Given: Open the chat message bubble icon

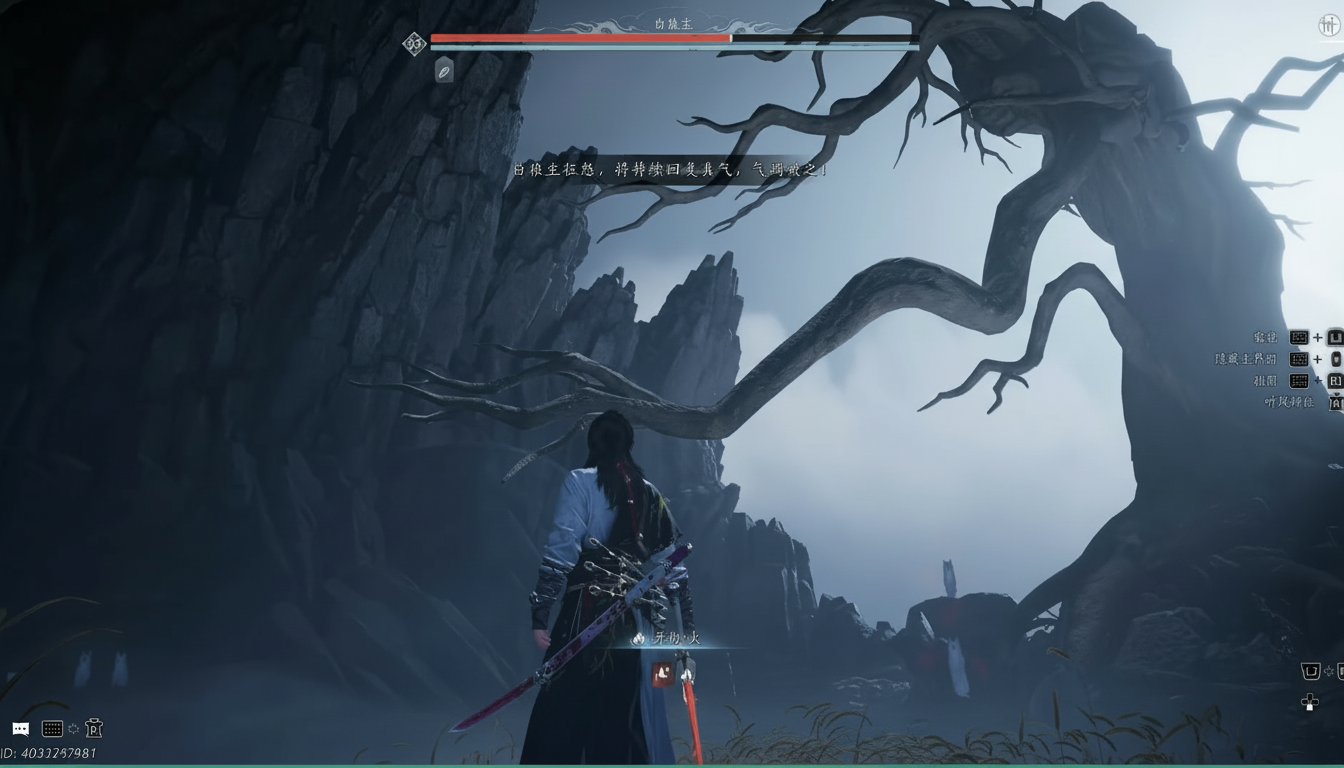Looking at the screenshot, I should (21, 728).
